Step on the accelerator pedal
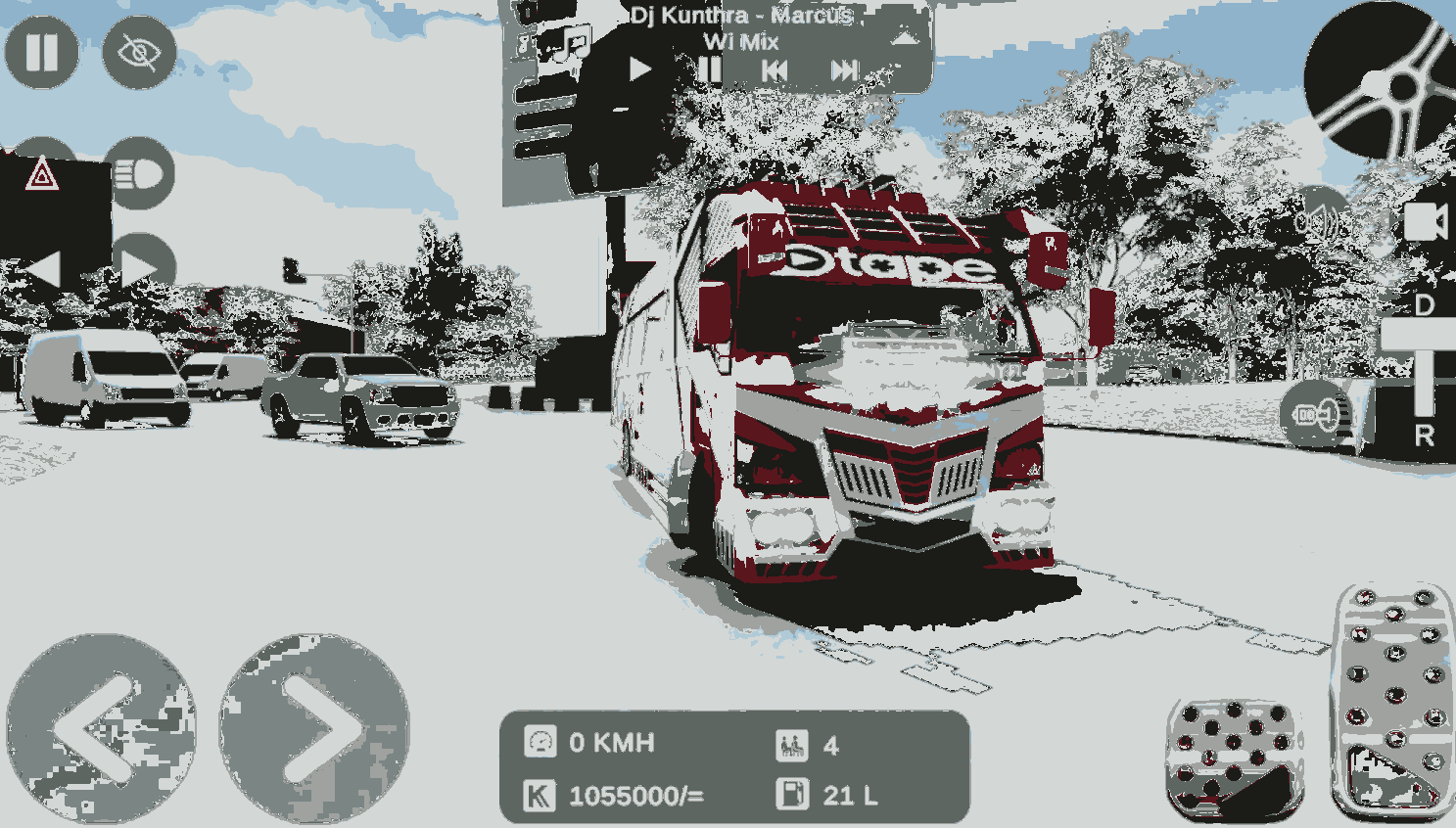 pyautogui.click(x=1394, y=700)
